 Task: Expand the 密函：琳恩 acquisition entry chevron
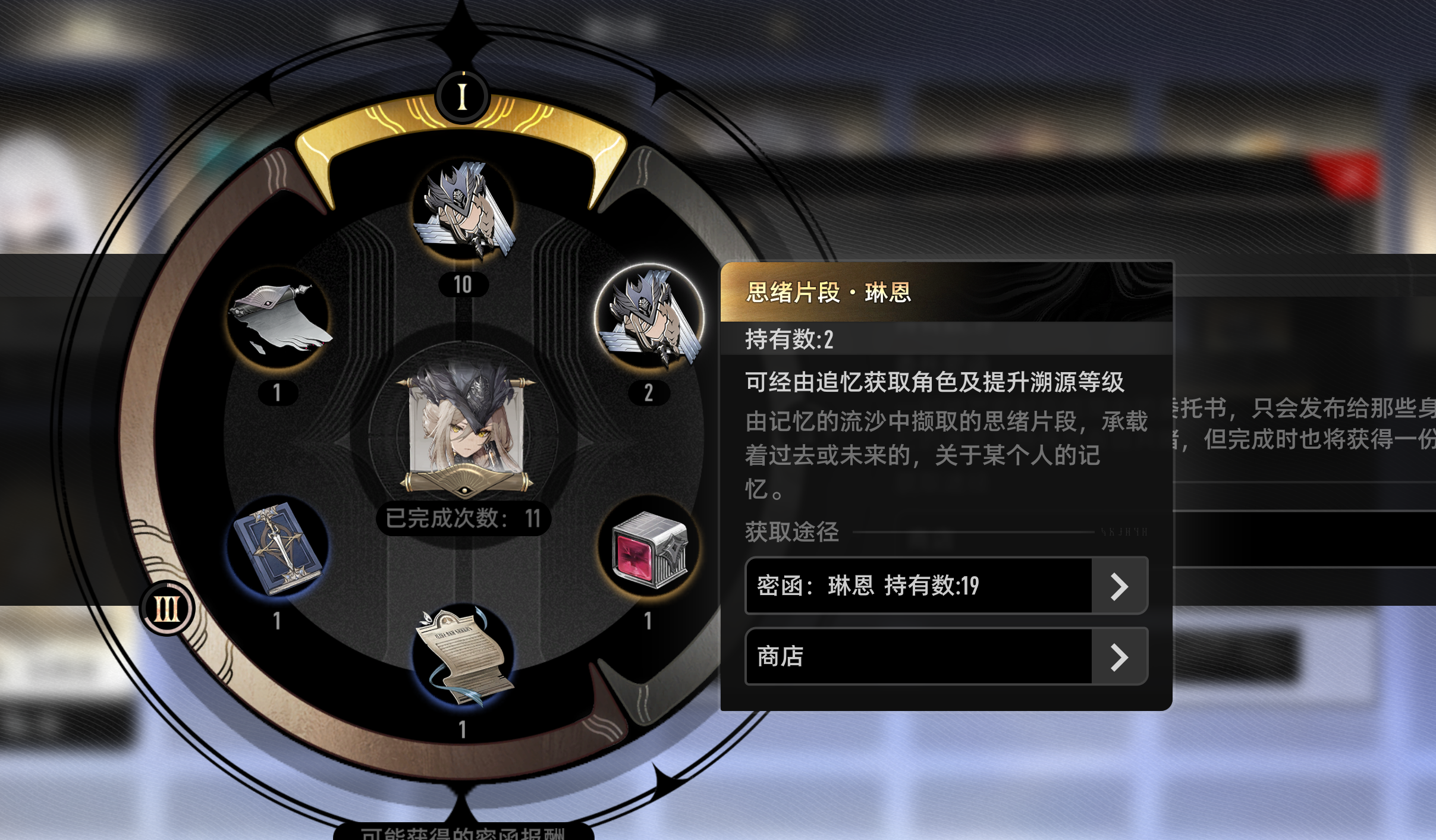[1120, 586]
